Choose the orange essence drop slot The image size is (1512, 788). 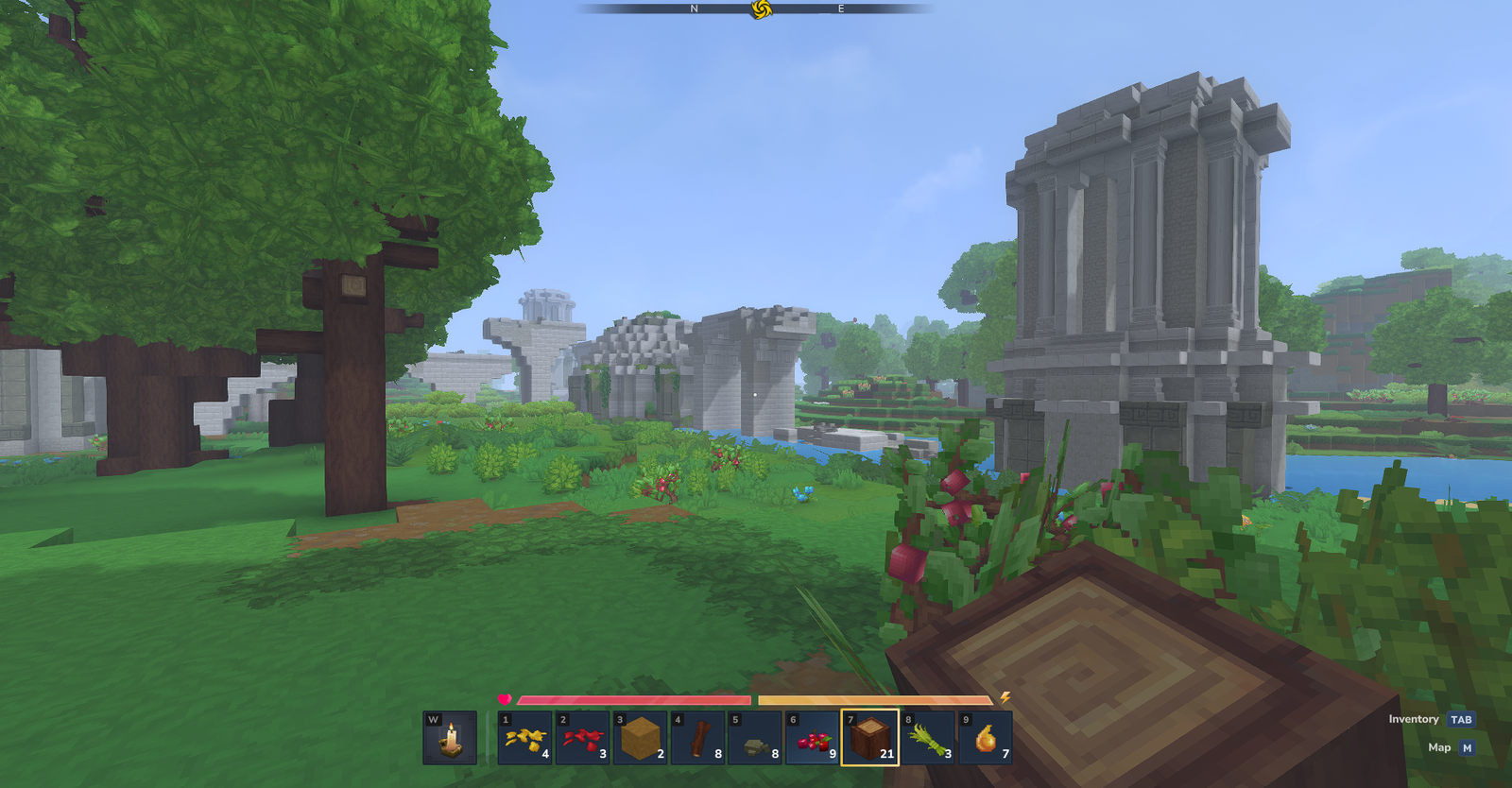986,738
